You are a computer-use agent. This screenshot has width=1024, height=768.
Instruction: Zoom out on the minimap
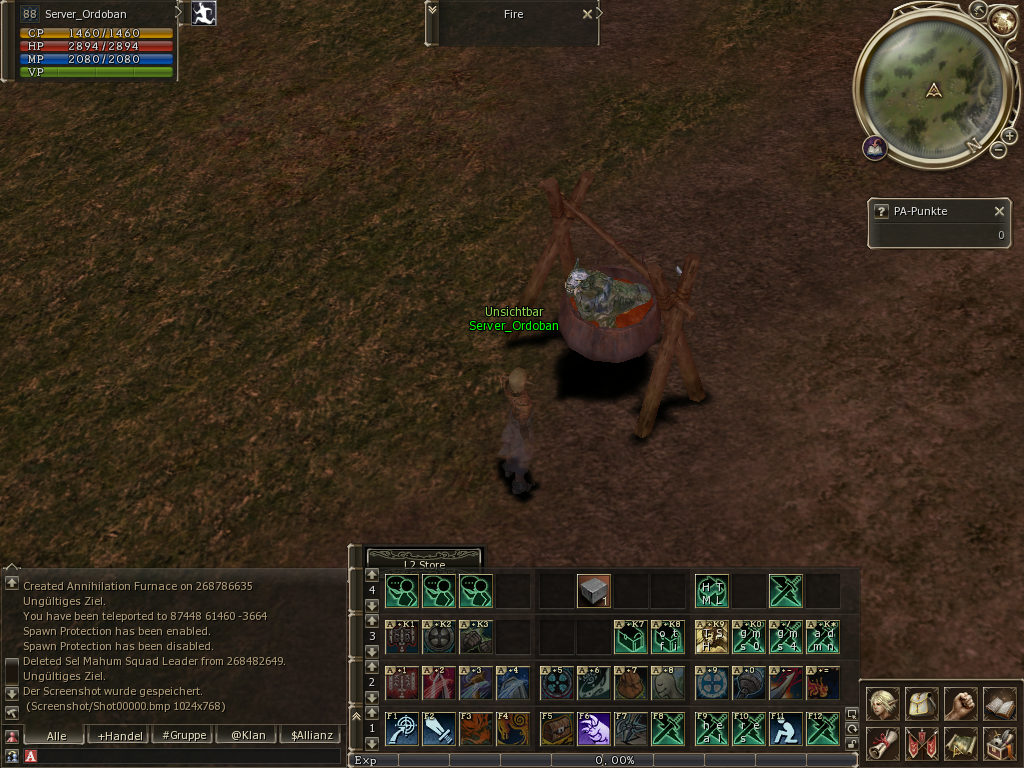click(x=997, y=150)
